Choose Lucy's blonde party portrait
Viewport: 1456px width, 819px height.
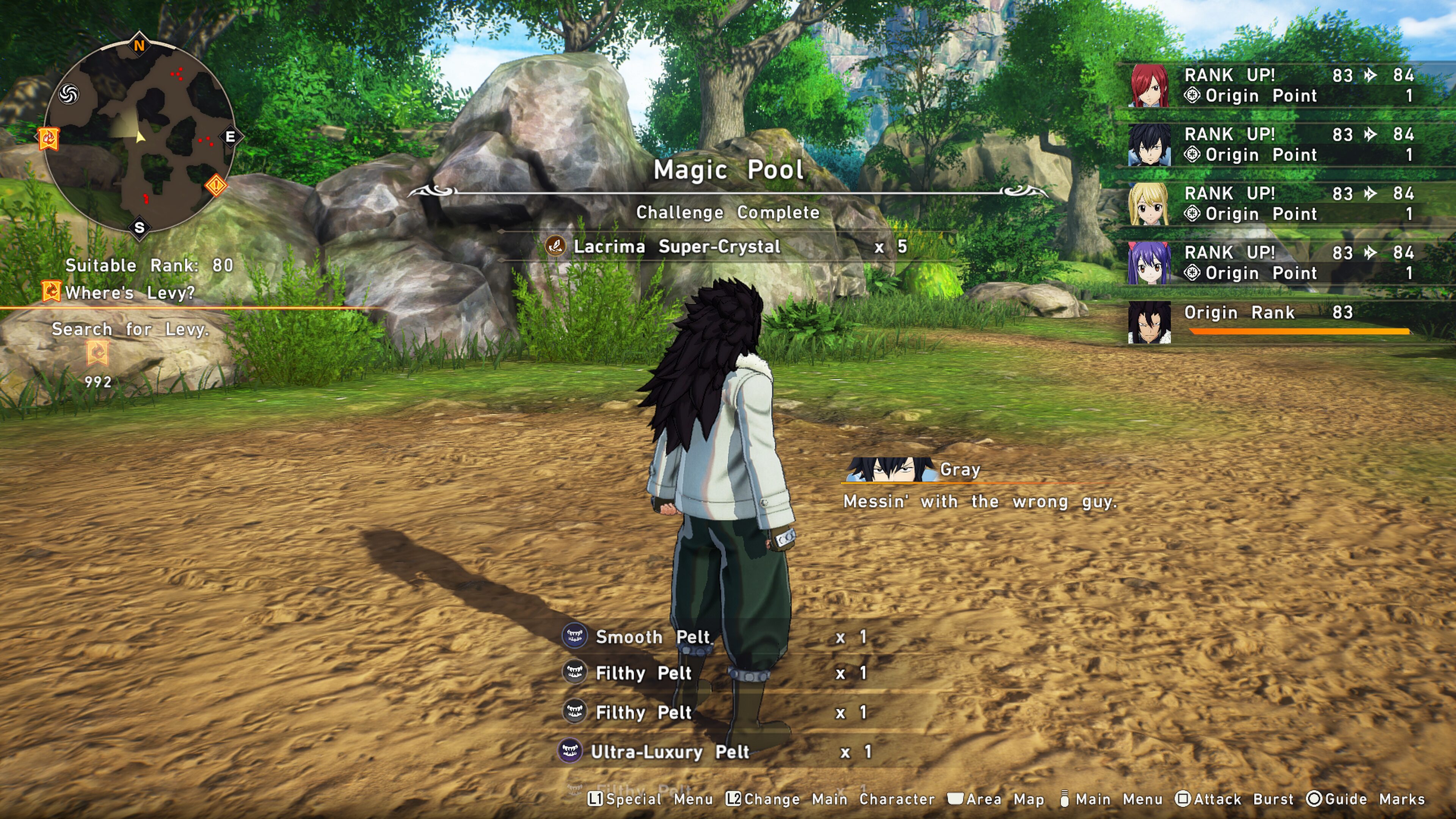(1149, 204)
